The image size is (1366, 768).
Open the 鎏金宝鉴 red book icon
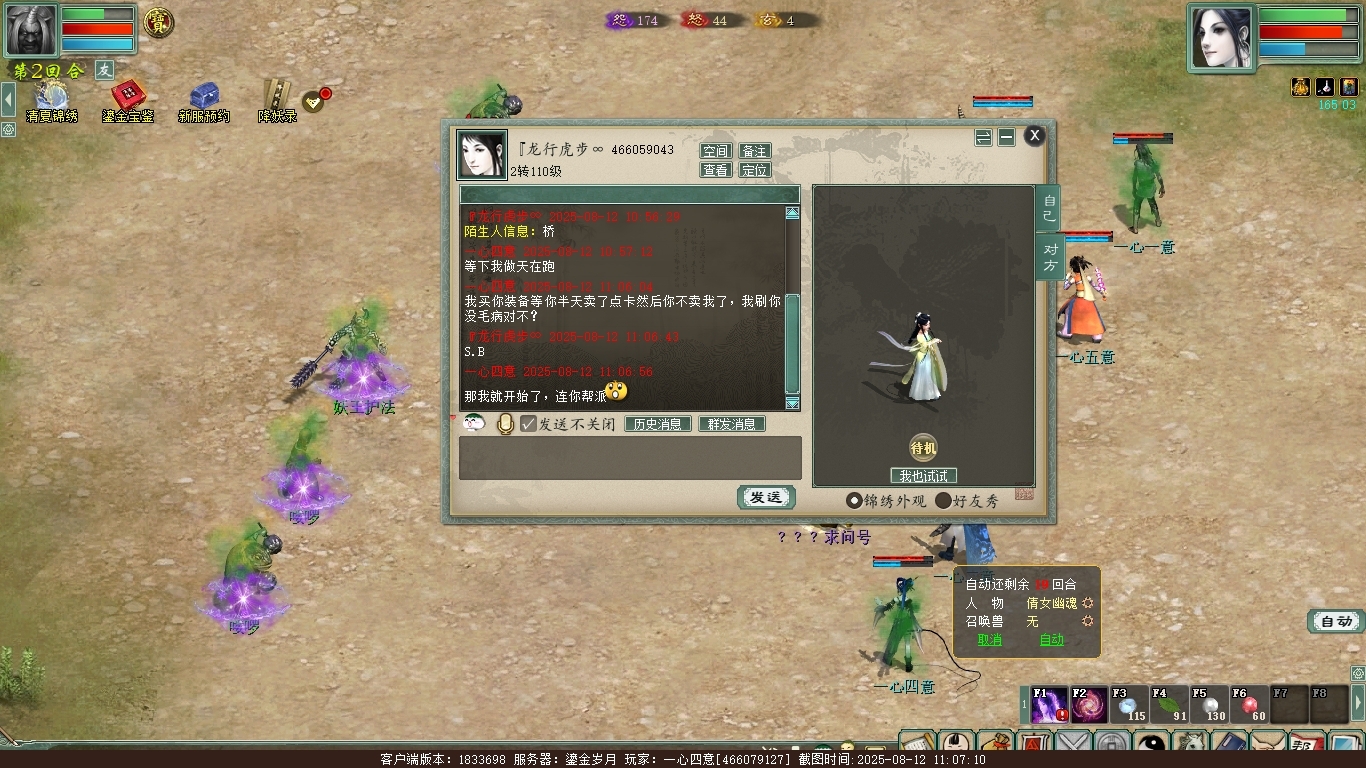click(128, 99)
